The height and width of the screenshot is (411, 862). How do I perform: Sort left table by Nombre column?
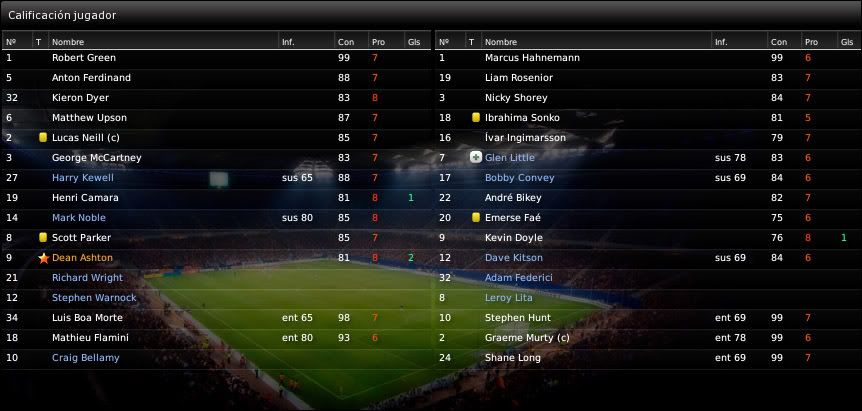68,42
